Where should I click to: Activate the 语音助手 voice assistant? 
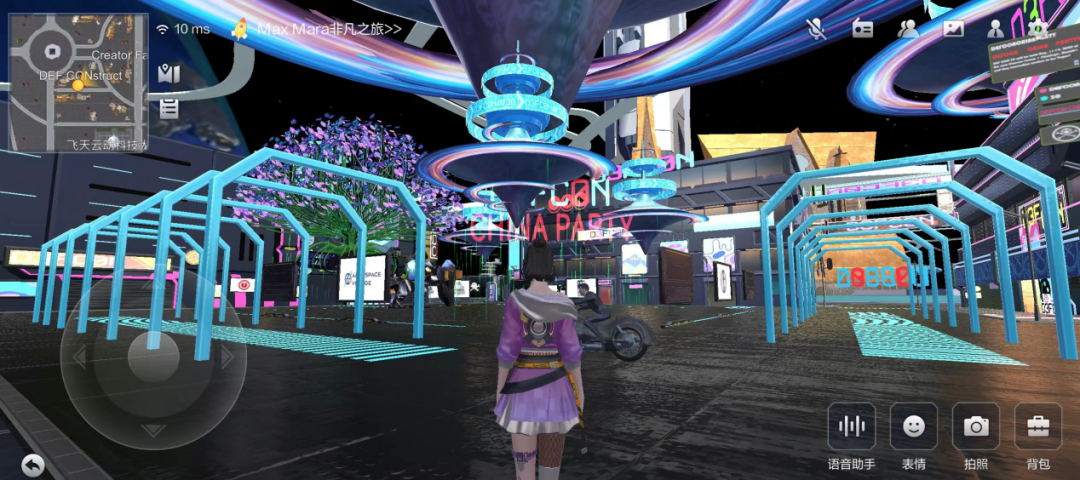(x=851, y=427)
